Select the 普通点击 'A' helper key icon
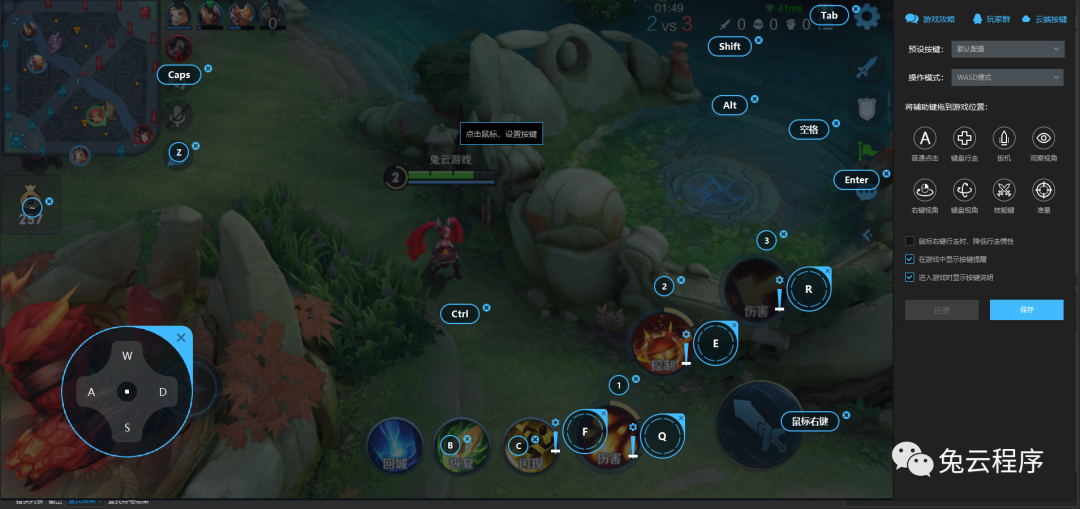Screen dimensions: 1080x509 926,139
